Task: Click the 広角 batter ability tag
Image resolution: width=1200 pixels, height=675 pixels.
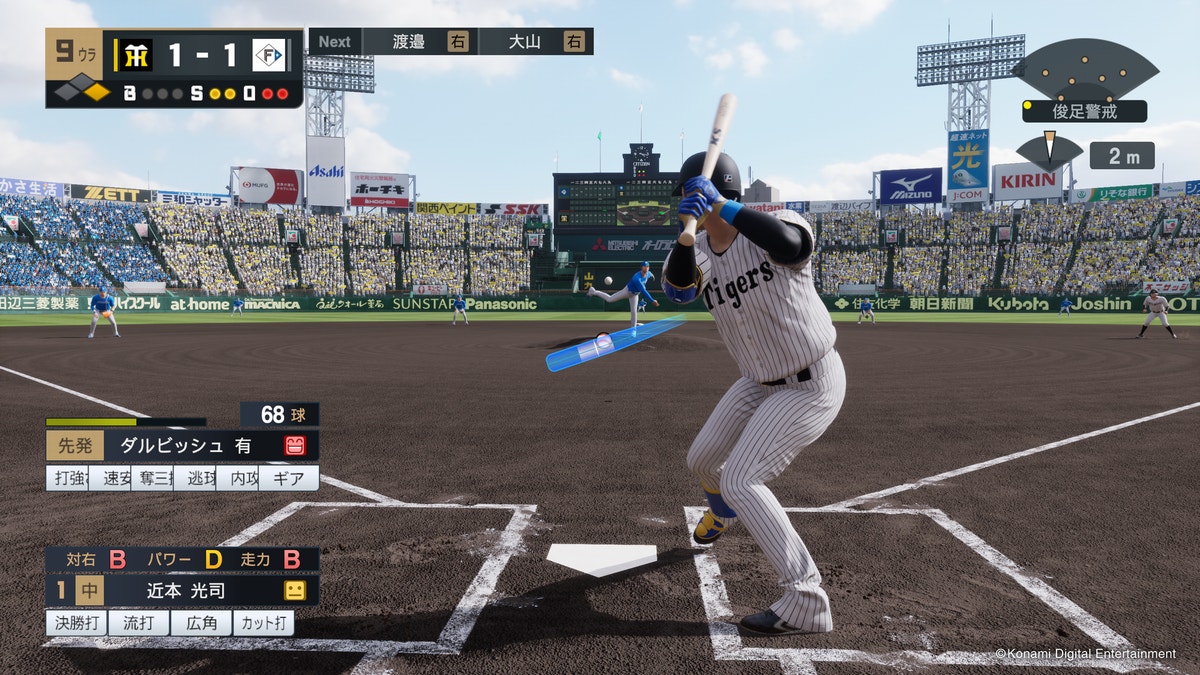Action: click(x=200, y=623)
